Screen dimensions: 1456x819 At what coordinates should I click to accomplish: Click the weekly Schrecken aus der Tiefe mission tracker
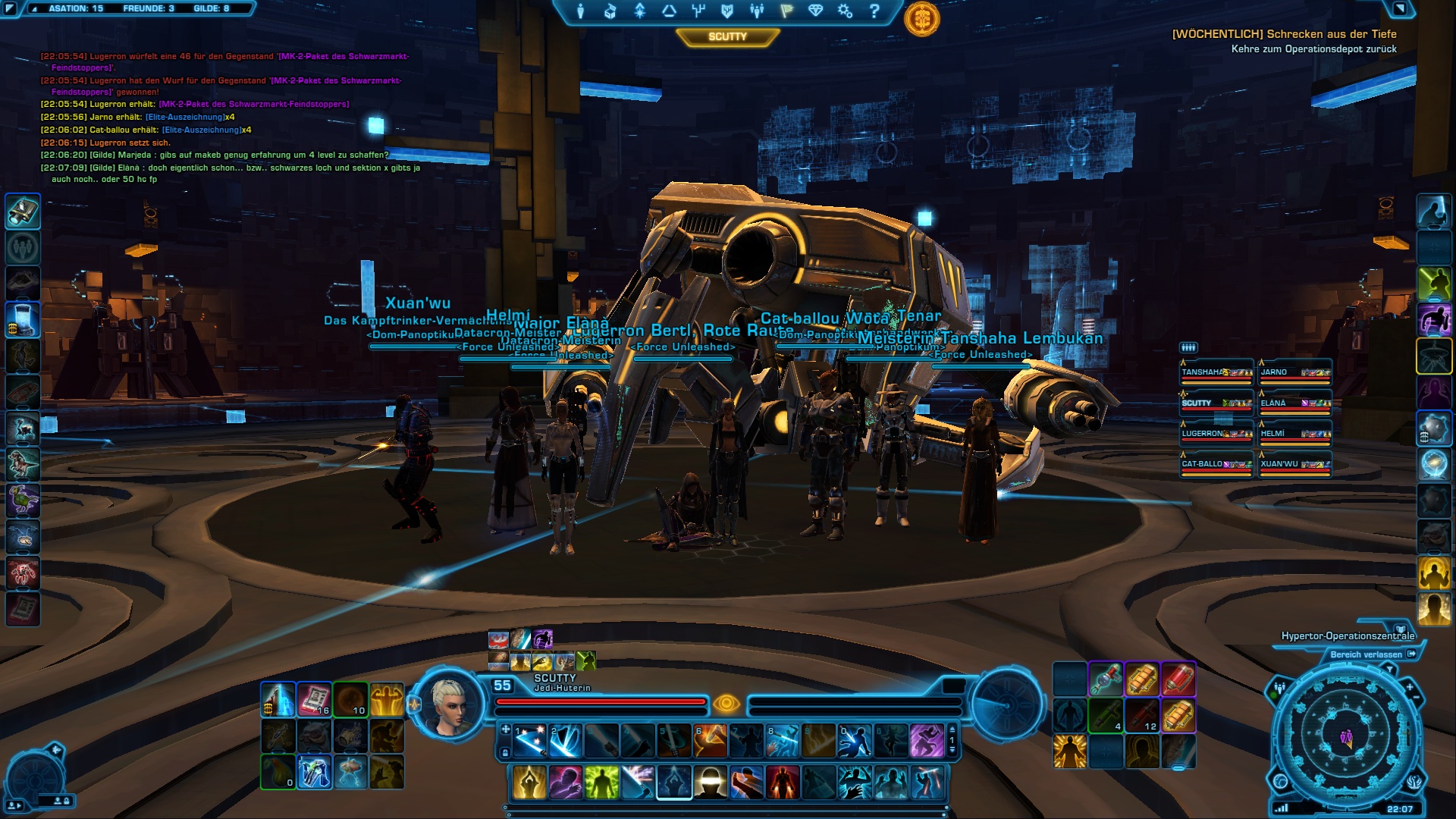(1284, 34)
